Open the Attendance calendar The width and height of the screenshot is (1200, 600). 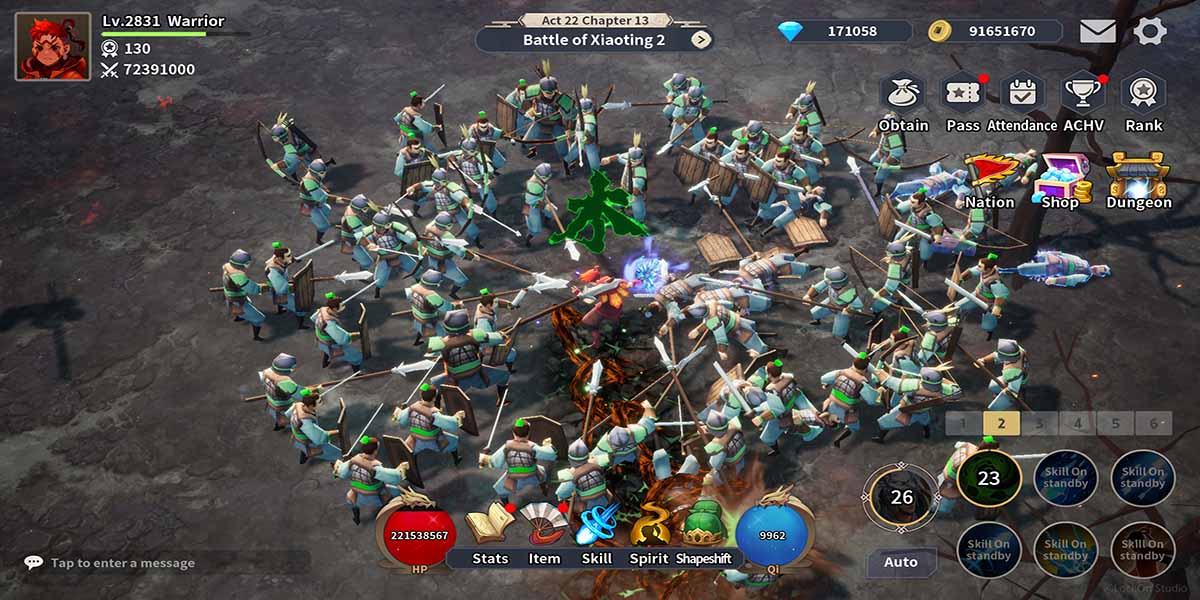1022,93
